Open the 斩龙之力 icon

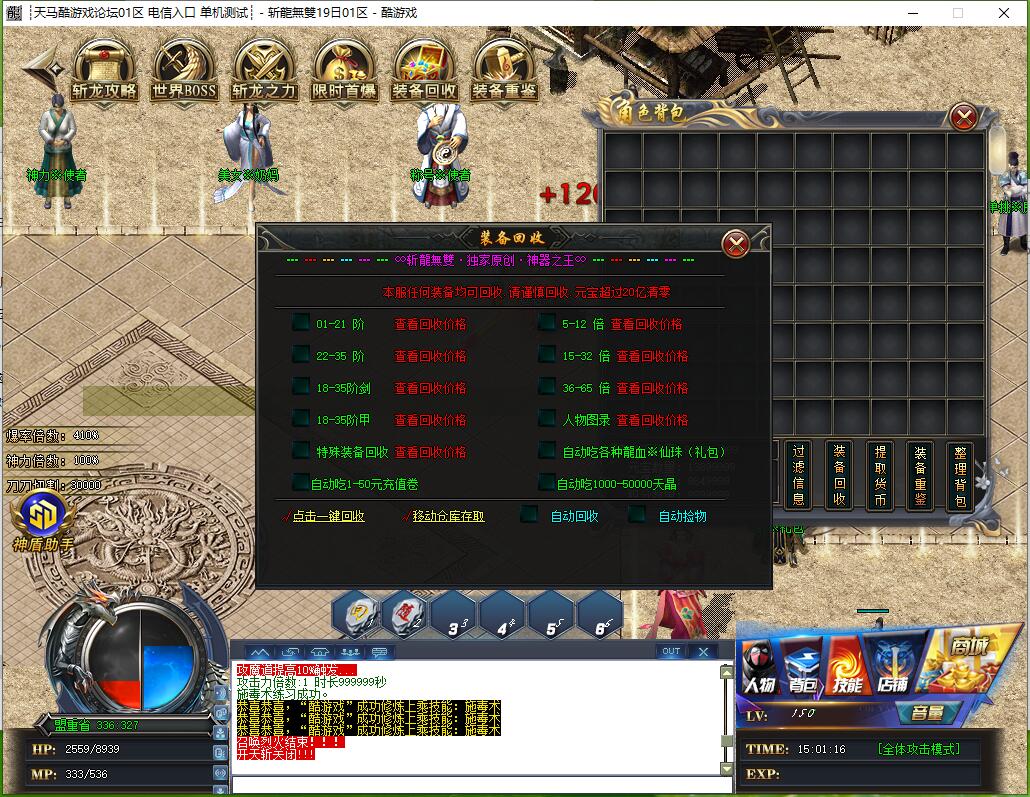(264, 70)
